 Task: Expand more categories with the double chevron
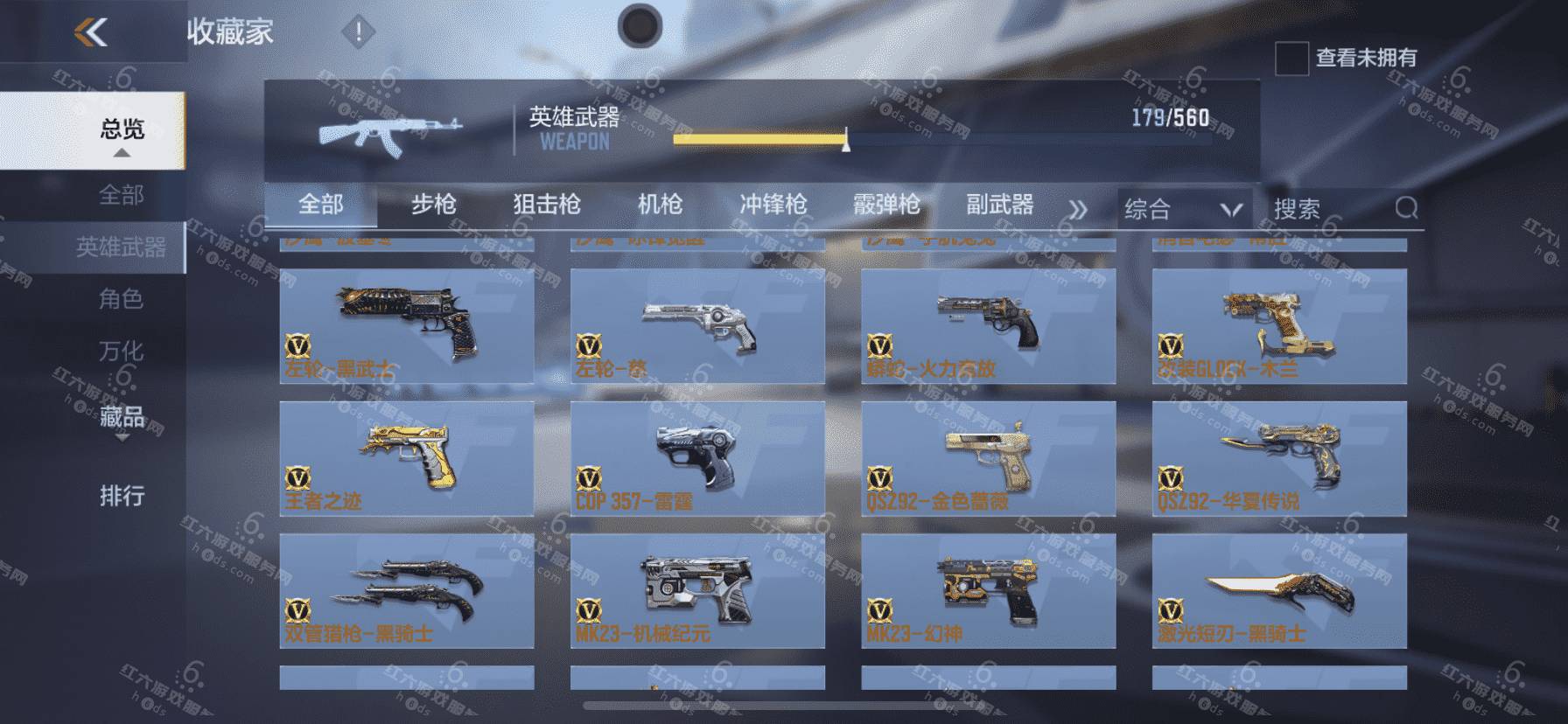click(x=1078, y=210)
